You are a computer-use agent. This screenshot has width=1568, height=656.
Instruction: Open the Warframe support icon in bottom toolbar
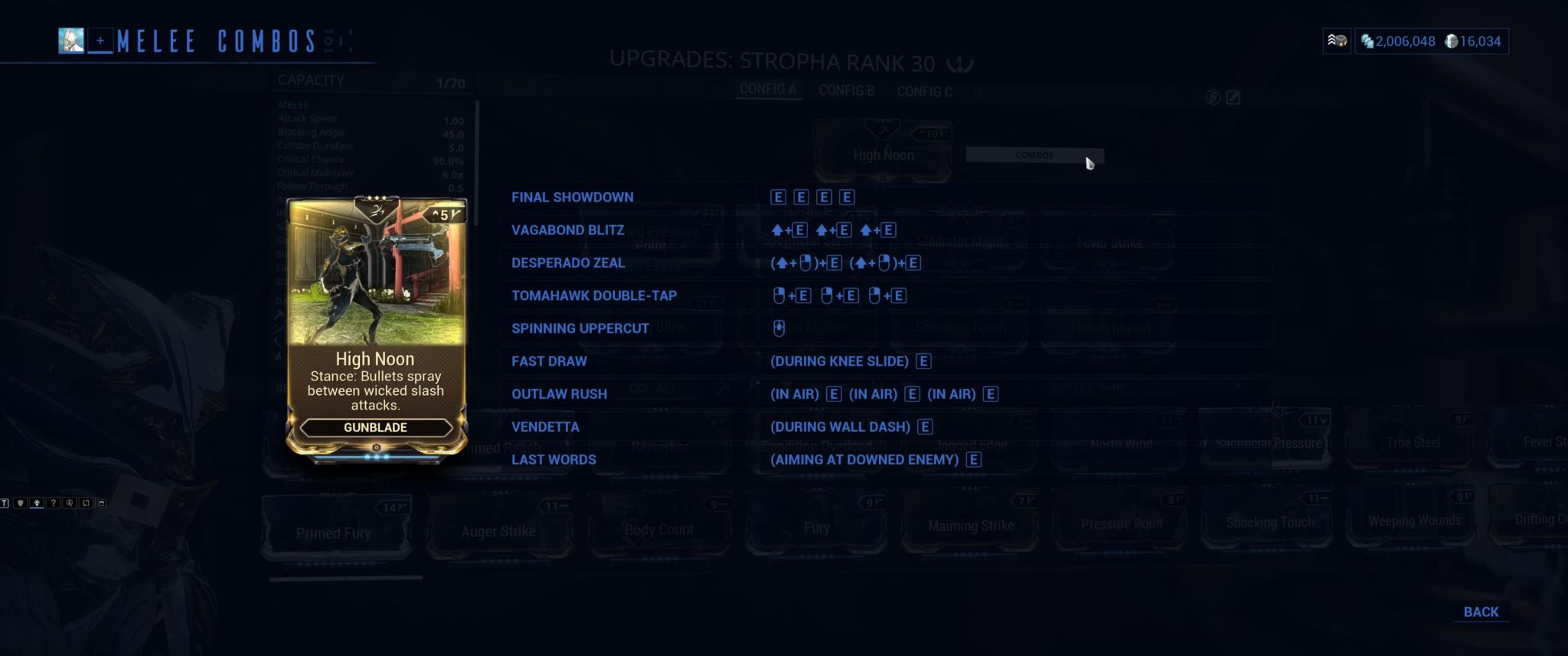coord(70,504)
